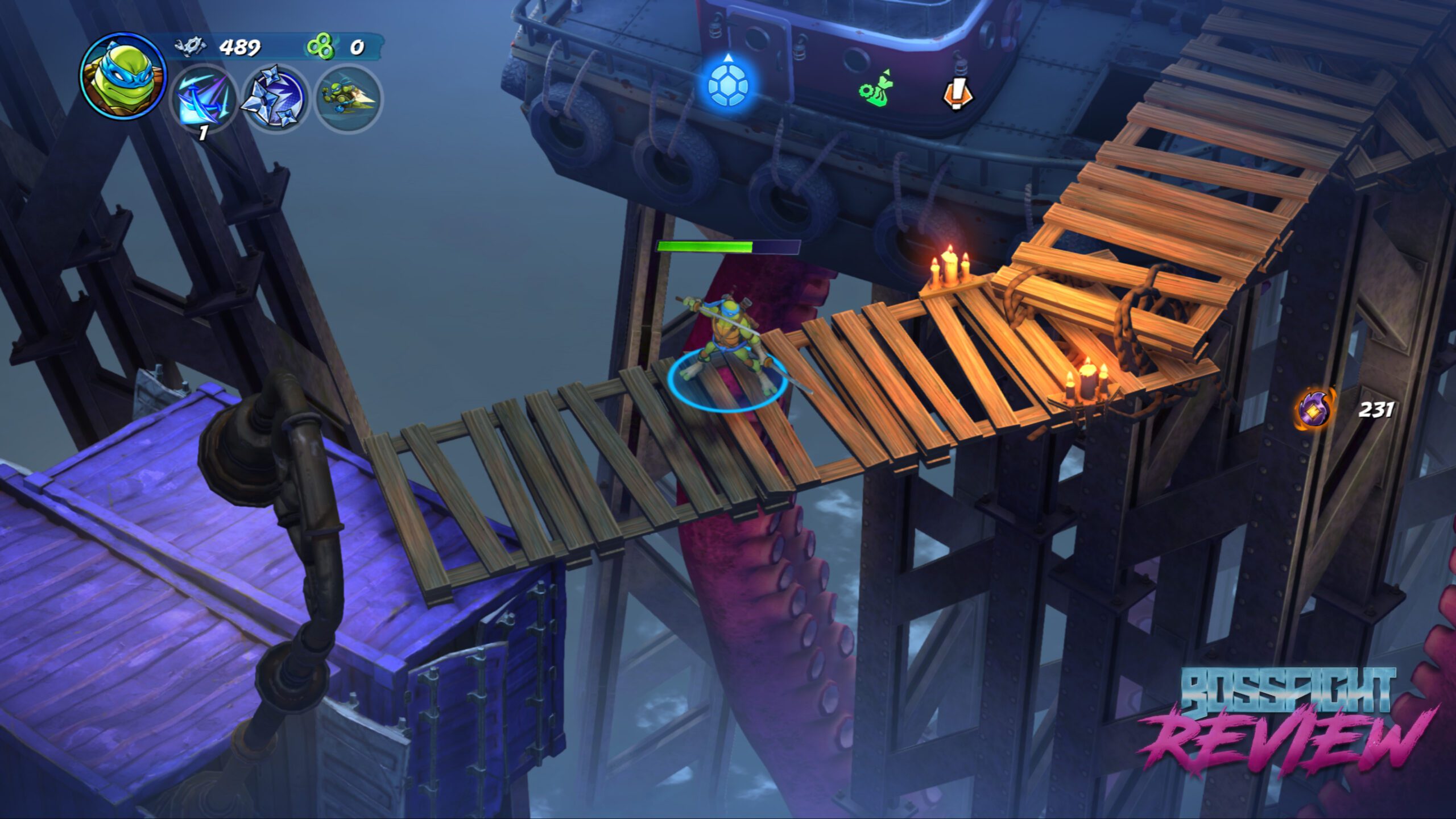Use the shuriken tool ability
The height and width of the screenshot is (819, 1456).
pyautogui.click(x=275, y=98)
